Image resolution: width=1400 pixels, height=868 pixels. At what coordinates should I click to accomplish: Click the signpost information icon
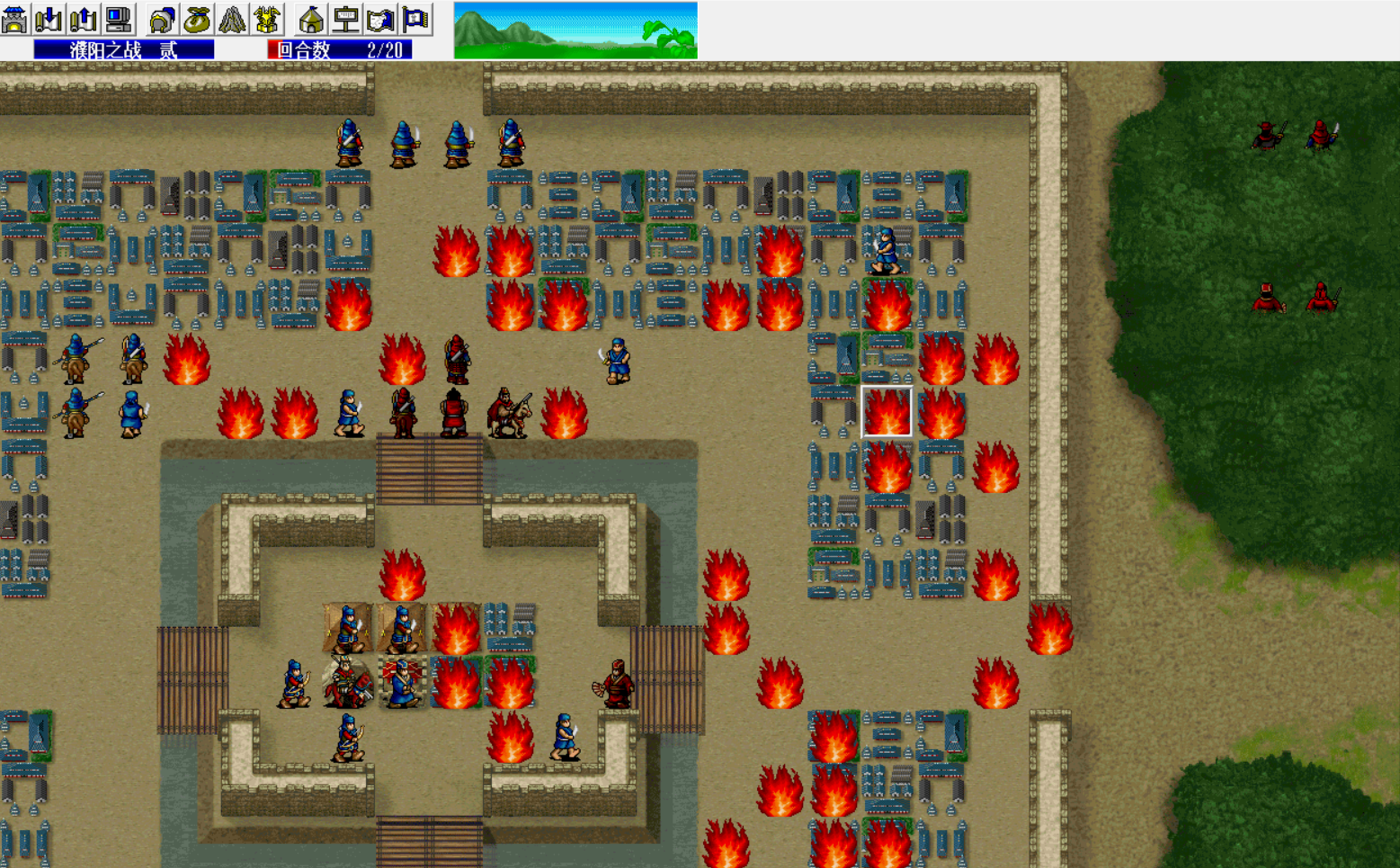(345, 18)
